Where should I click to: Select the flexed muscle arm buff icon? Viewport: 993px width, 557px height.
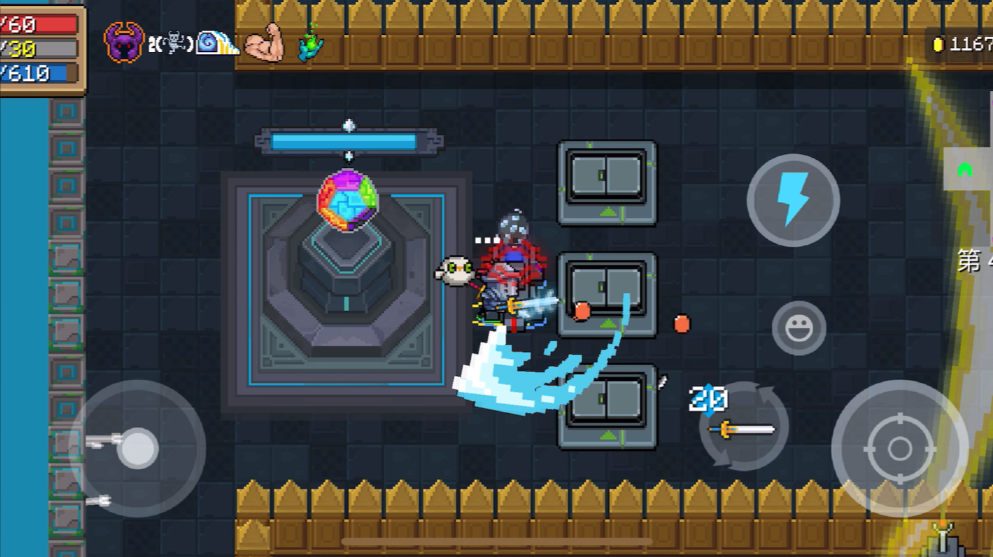click(265, 43)
